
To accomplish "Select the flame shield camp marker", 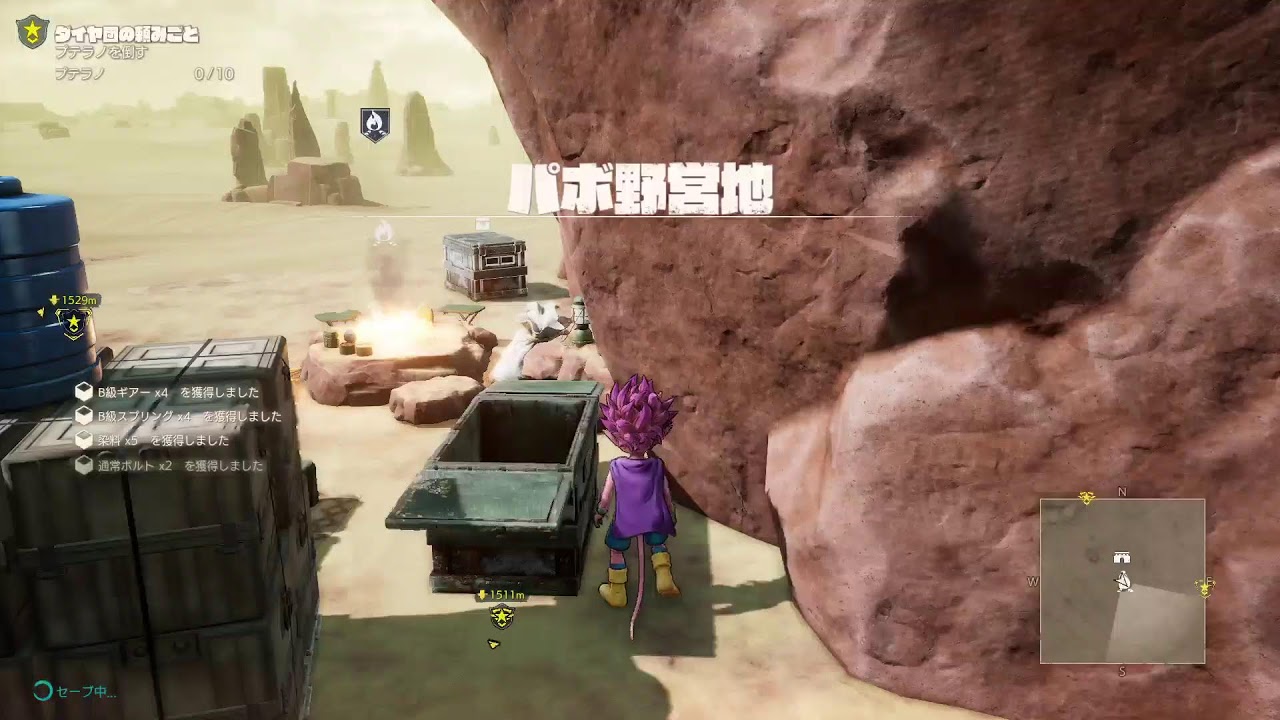I will coord(375,124).
